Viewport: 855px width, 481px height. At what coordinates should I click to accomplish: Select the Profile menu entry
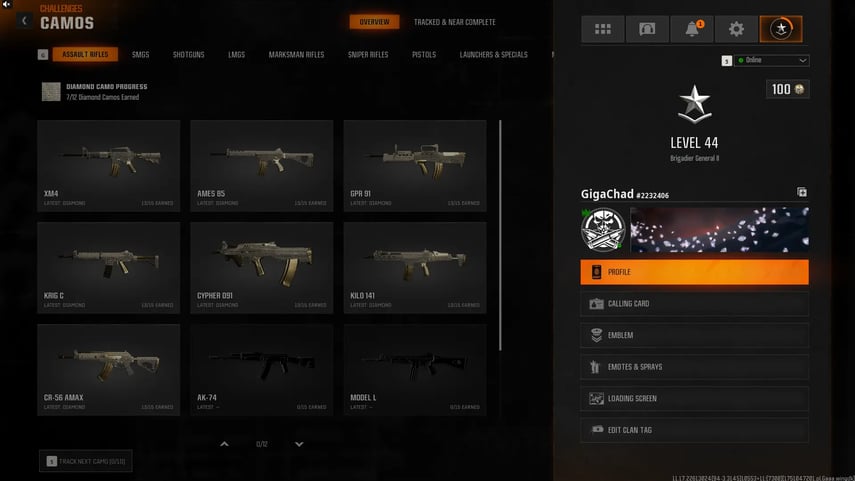pyautogui.click(x=694, y=272)
